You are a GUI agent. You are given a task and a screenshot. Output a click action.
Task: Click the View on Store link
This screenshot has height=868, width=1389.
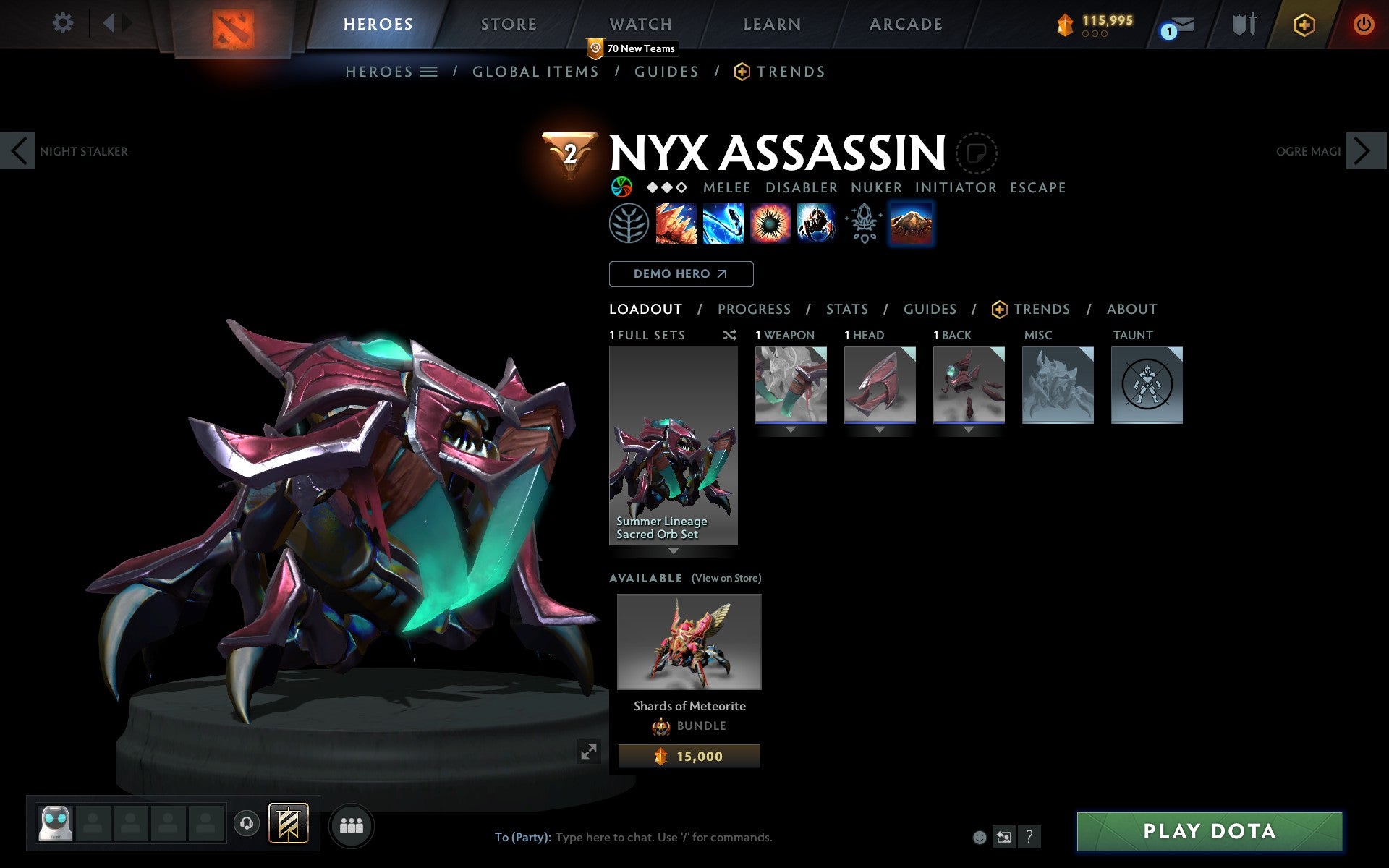[x=726, y=578]
